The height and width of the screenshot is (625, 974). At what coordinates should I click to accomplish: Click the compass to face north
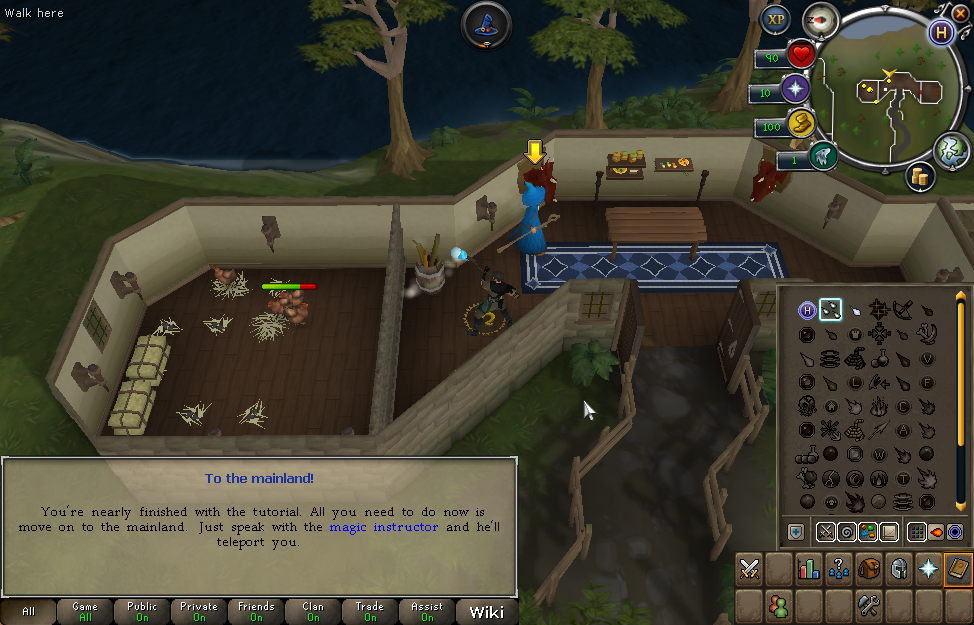pyautogui.click(x=821, y=21)
